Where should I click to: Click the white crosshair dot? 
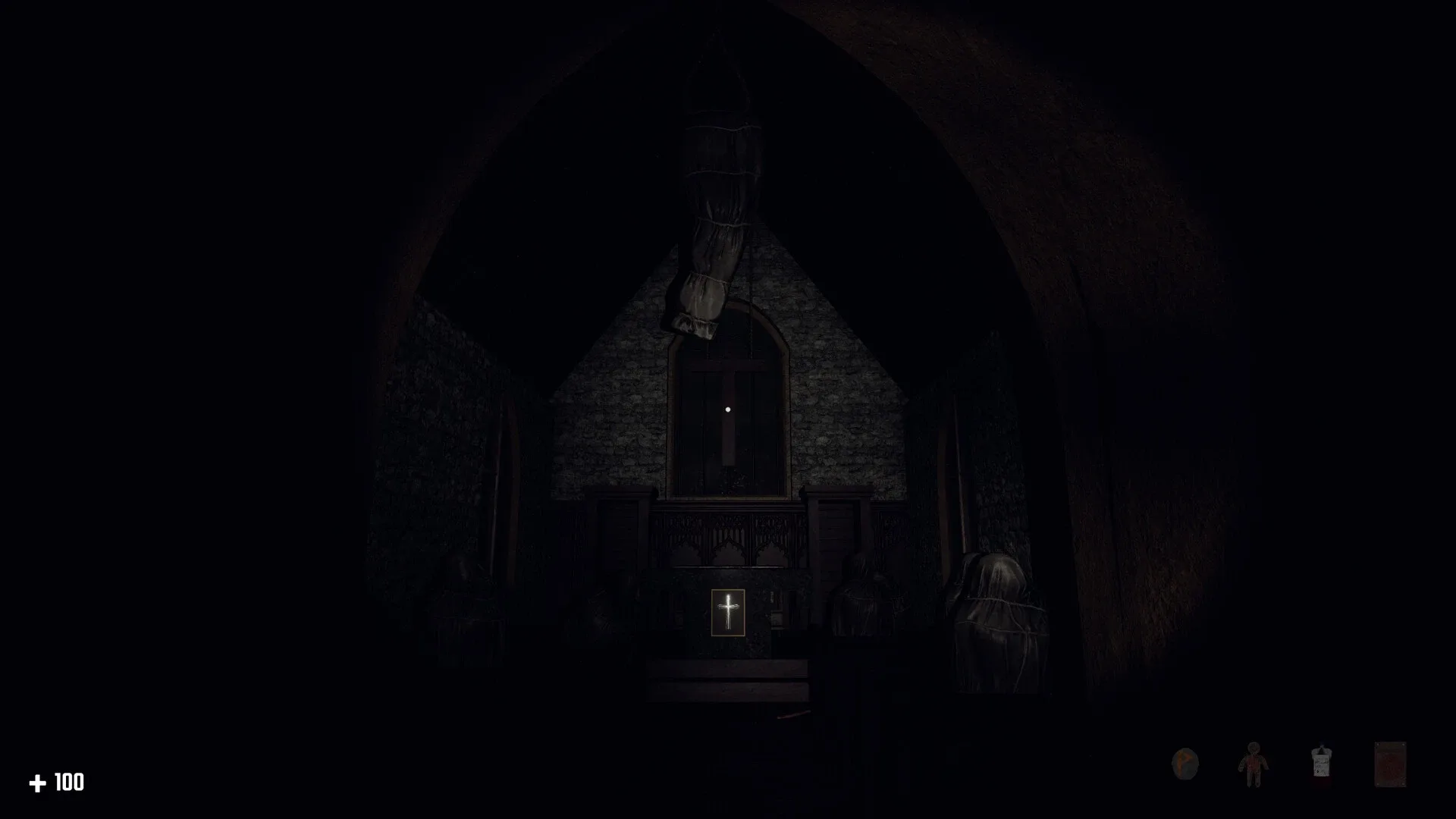[x=726, y=410]
